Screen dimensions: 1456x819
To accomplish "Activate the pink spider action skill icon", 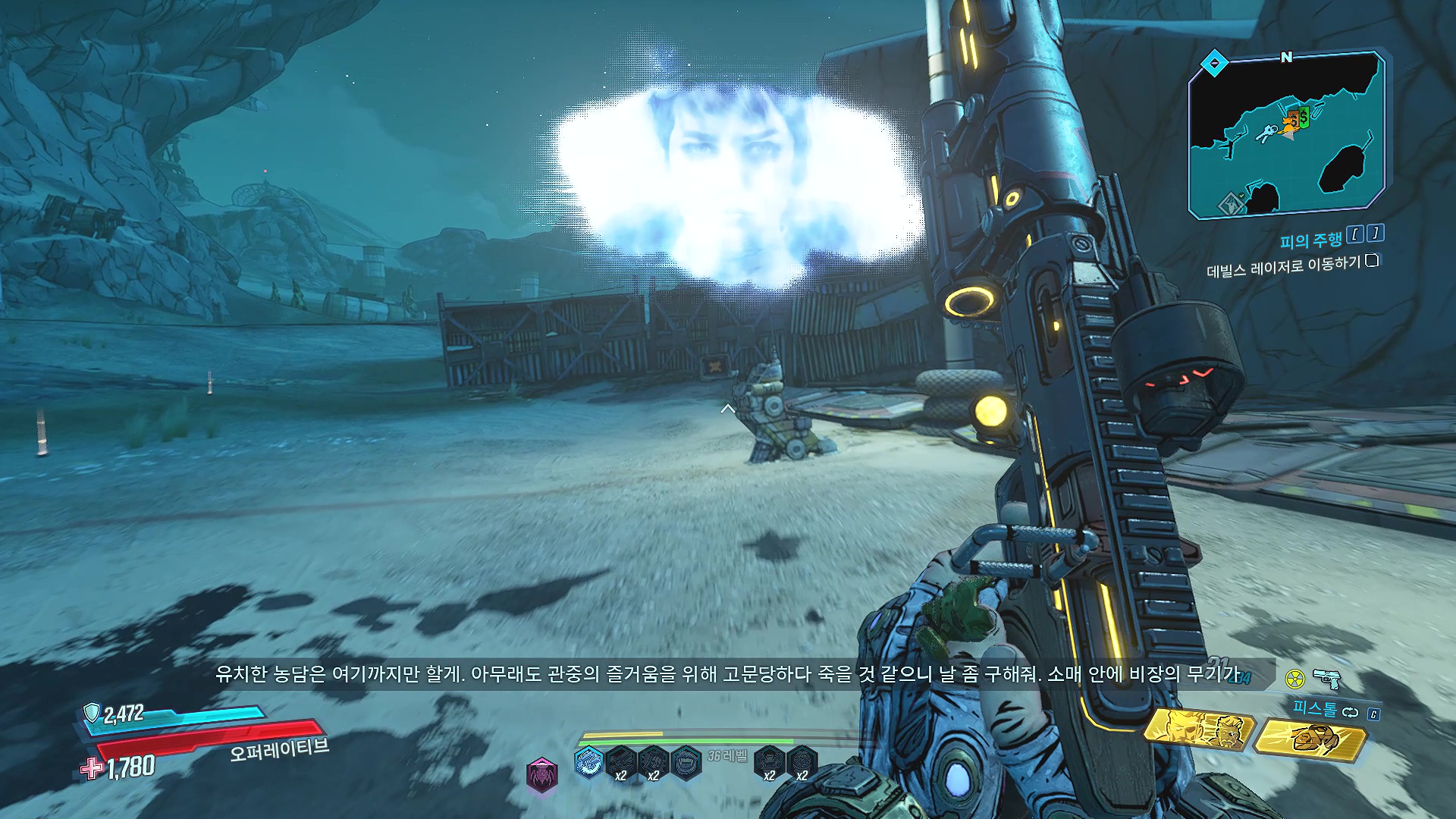I will pos(541,775).
